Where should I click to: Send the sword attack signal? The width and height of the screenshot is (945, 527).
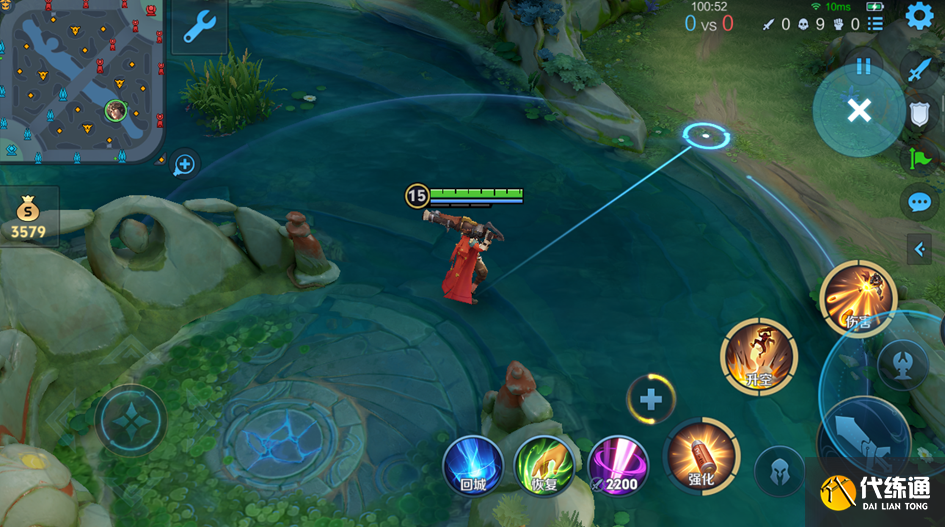pos(918,68)
